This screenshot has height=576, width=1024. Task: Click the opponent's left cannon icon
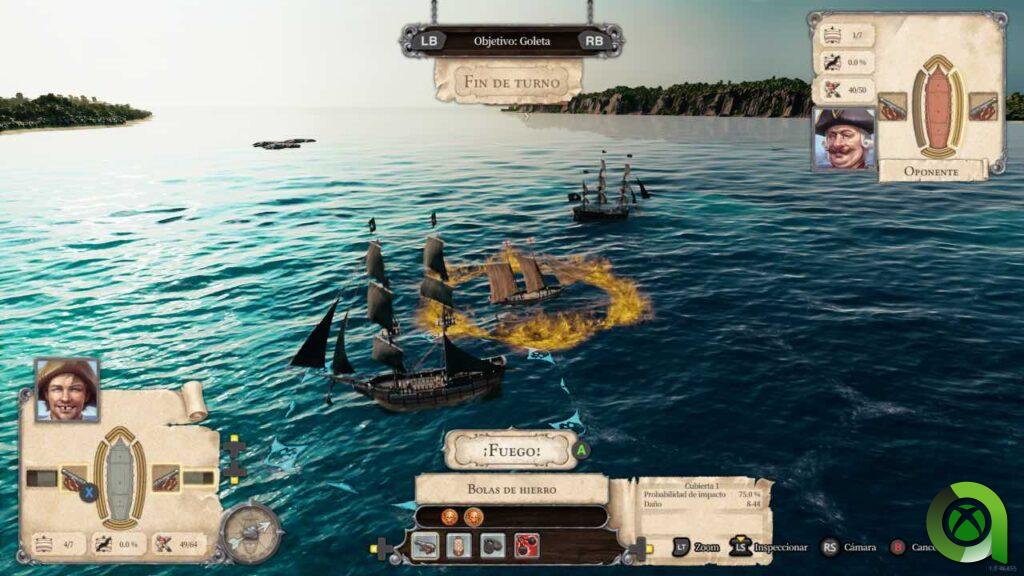click(892, 107)
